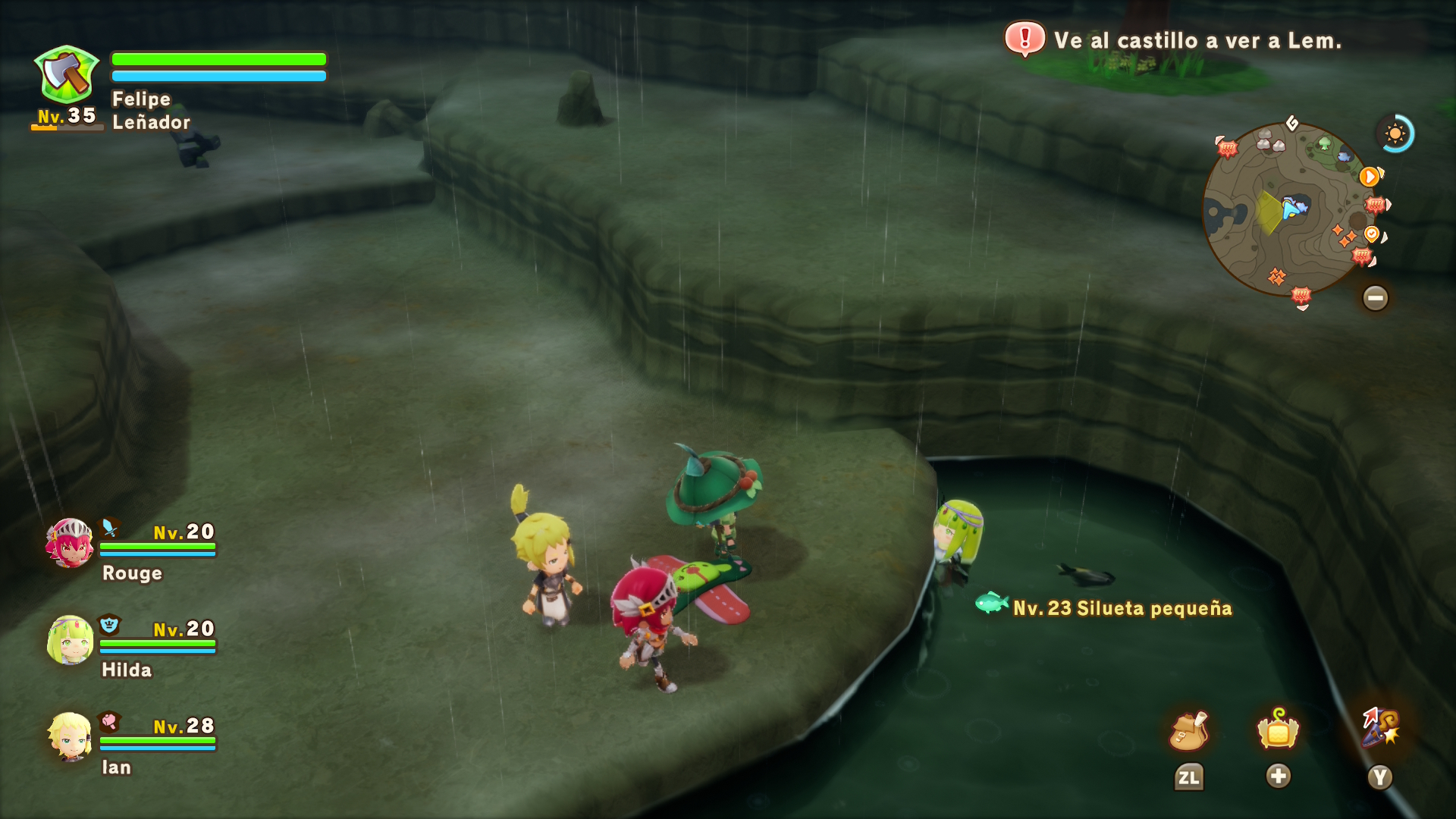Activate the magic staff skill icon
The width and height of the screenshot is (1456, 819).
pyautogui.click(x=1380, y=728)
